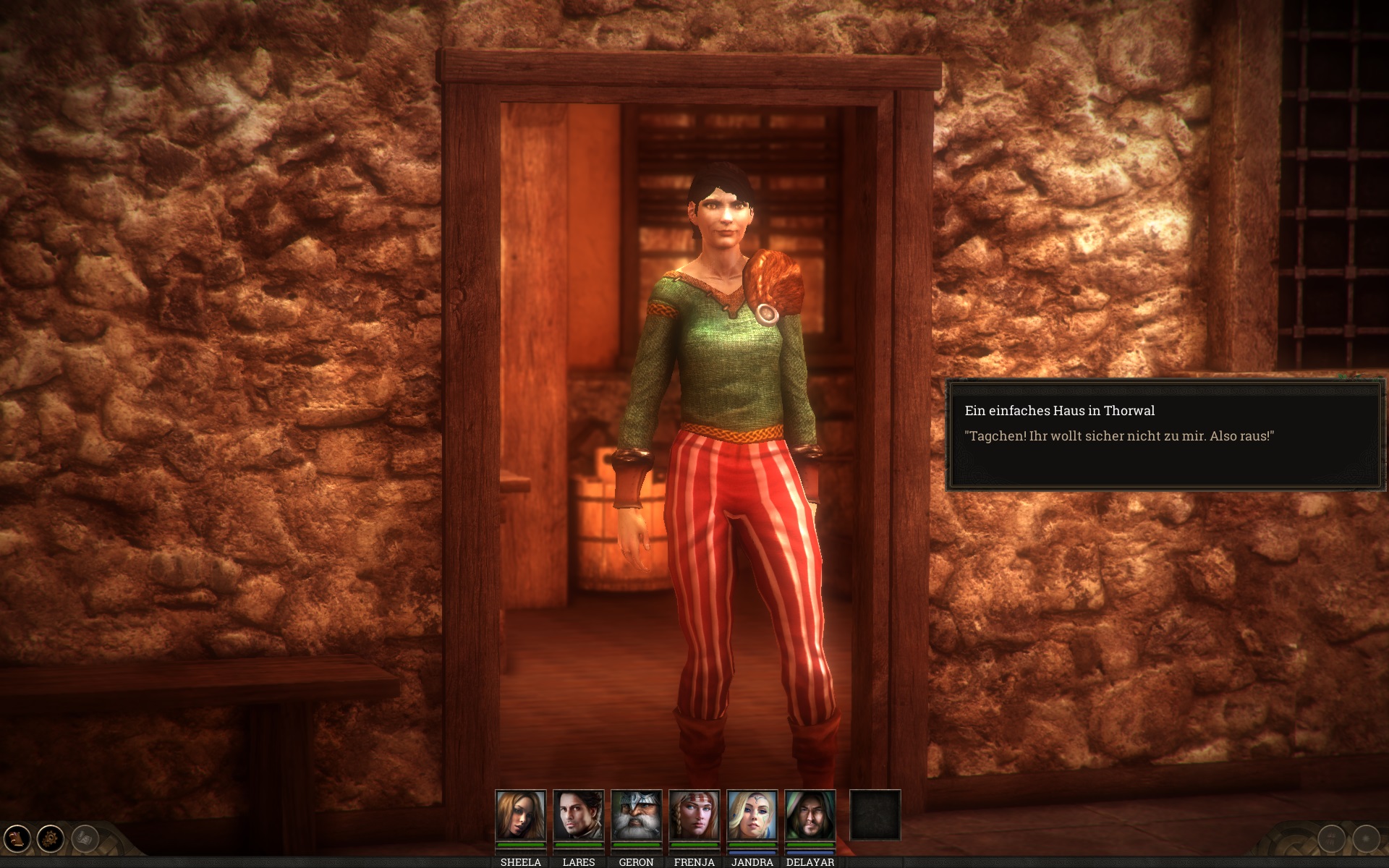1389x868 pixels.
Task: Click the greyed-out map scroll icon
Action: (x=85, y=839)
